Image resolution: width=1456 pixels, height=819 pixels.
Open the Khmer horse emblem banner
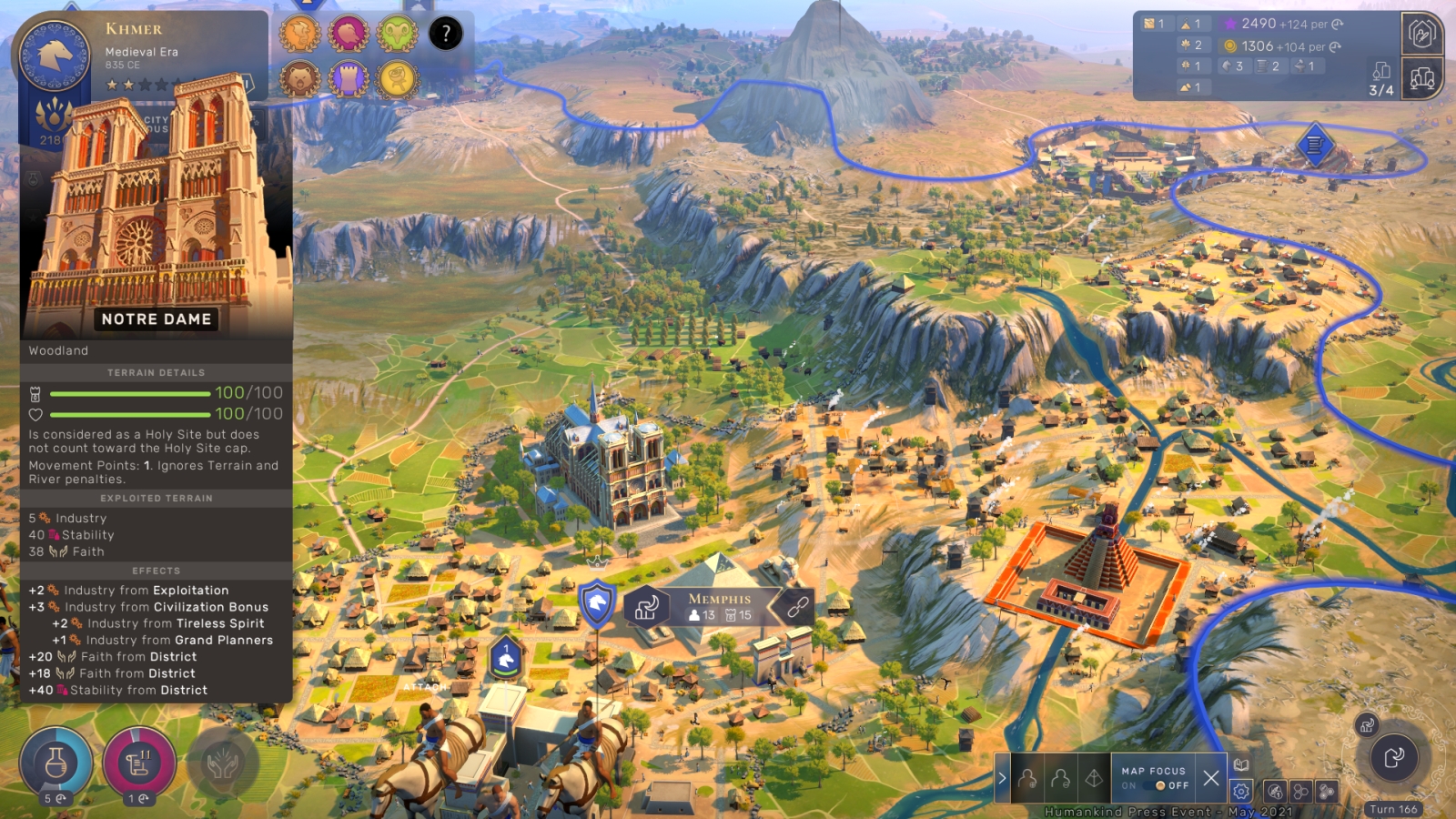[55, 55]
